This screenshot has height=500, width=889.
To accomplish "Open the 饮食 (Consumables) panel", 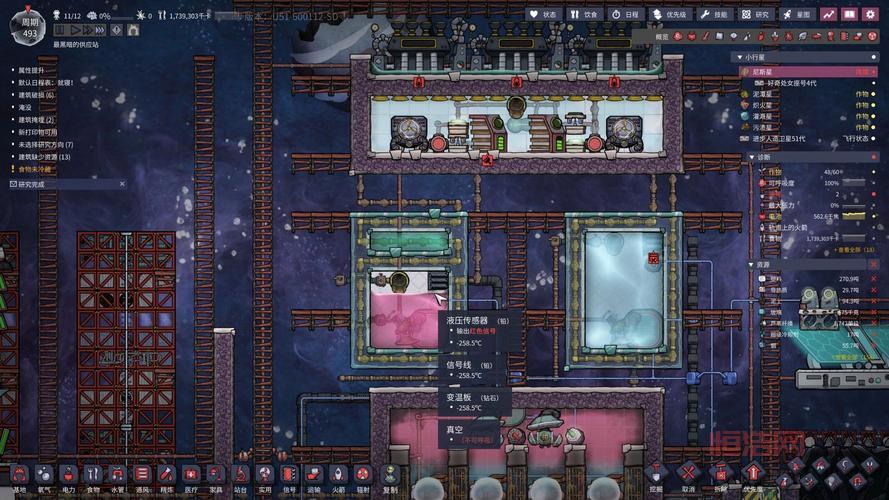I will click(x=584, y=14).
